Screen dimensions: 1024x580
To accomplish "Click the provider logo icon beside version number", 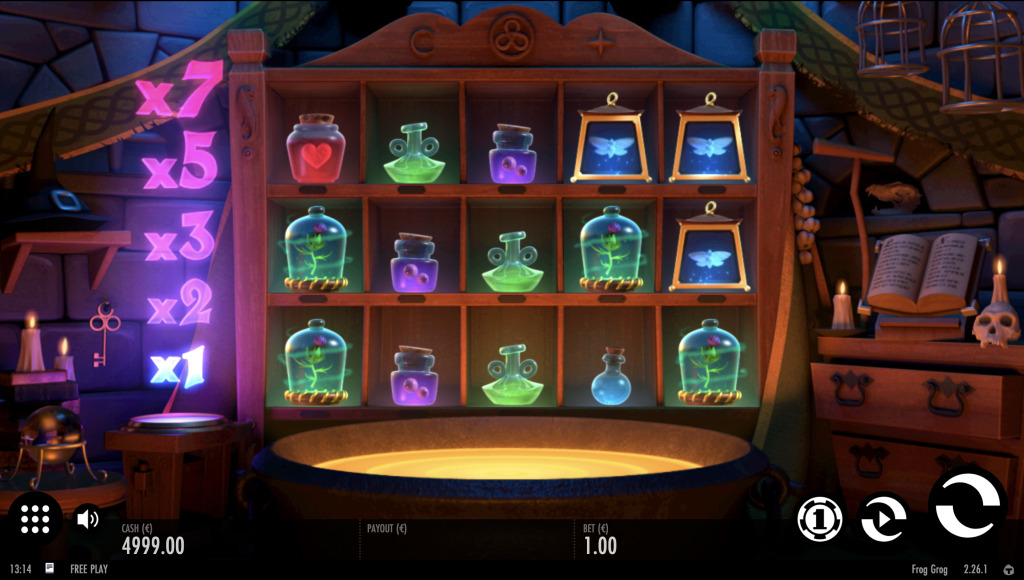I will click(x=1008, y=569).
